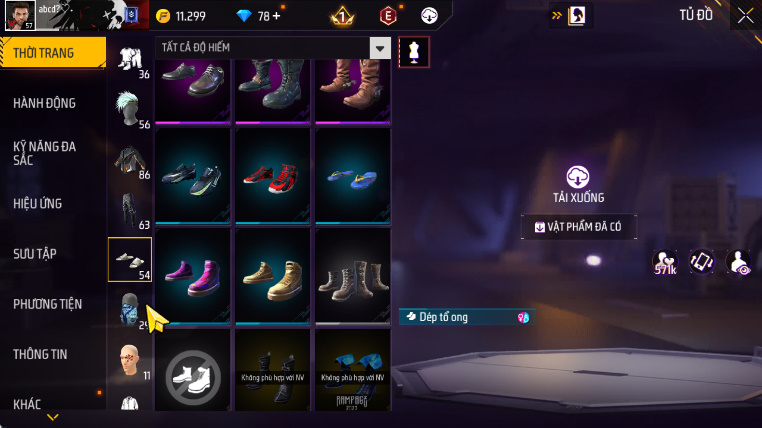The width and height of the screenshot is (762, 428).
Task: Tap the TẢI XUỐNG download button
Action: (x=578, y=185)
